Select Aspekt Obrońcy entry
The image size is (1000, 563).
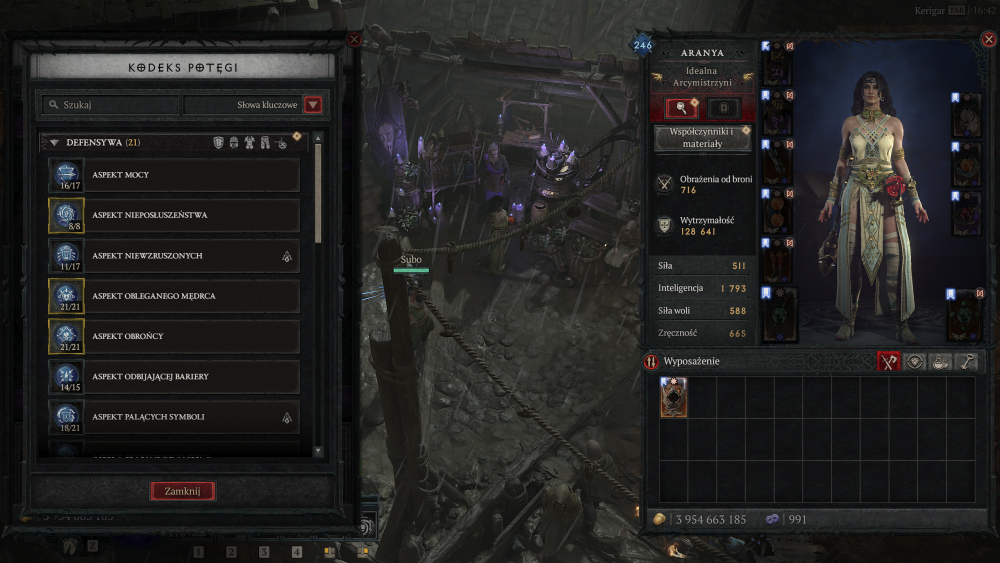coord(175,336)
